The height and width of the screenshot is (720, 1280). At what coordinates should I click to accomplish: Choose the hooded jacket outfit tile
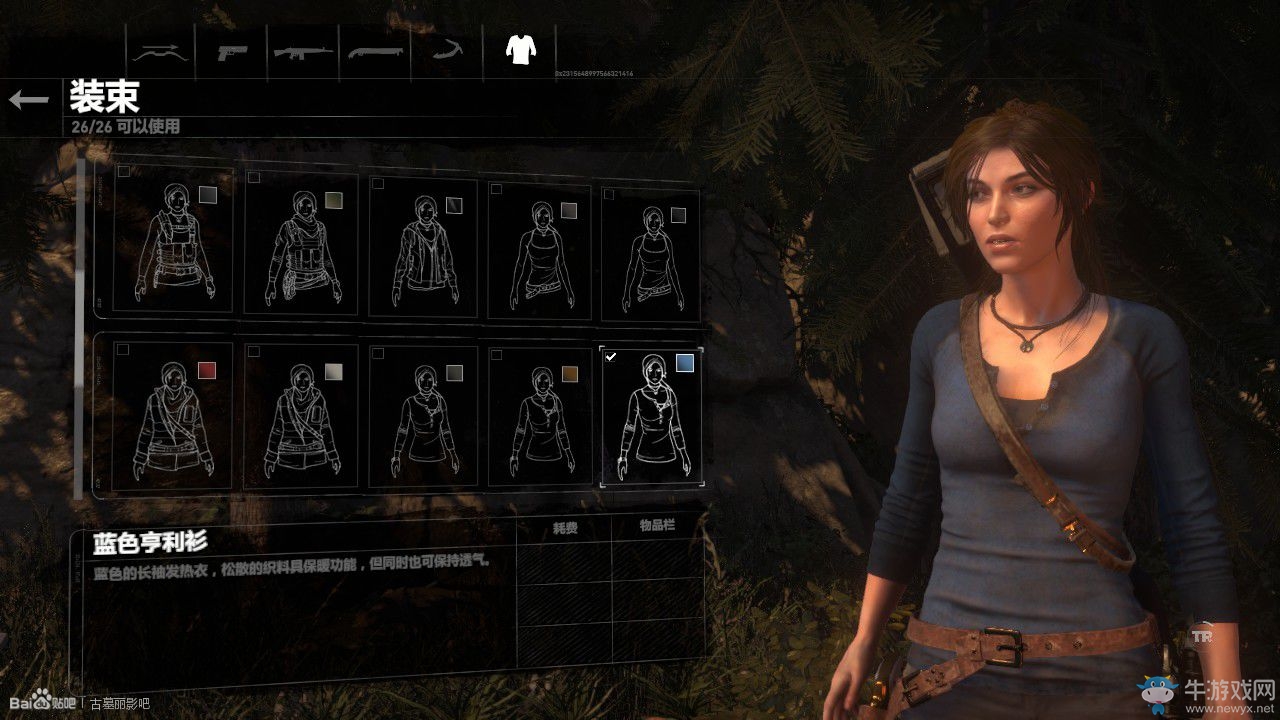pyautogui.click(x=423, y=247)
